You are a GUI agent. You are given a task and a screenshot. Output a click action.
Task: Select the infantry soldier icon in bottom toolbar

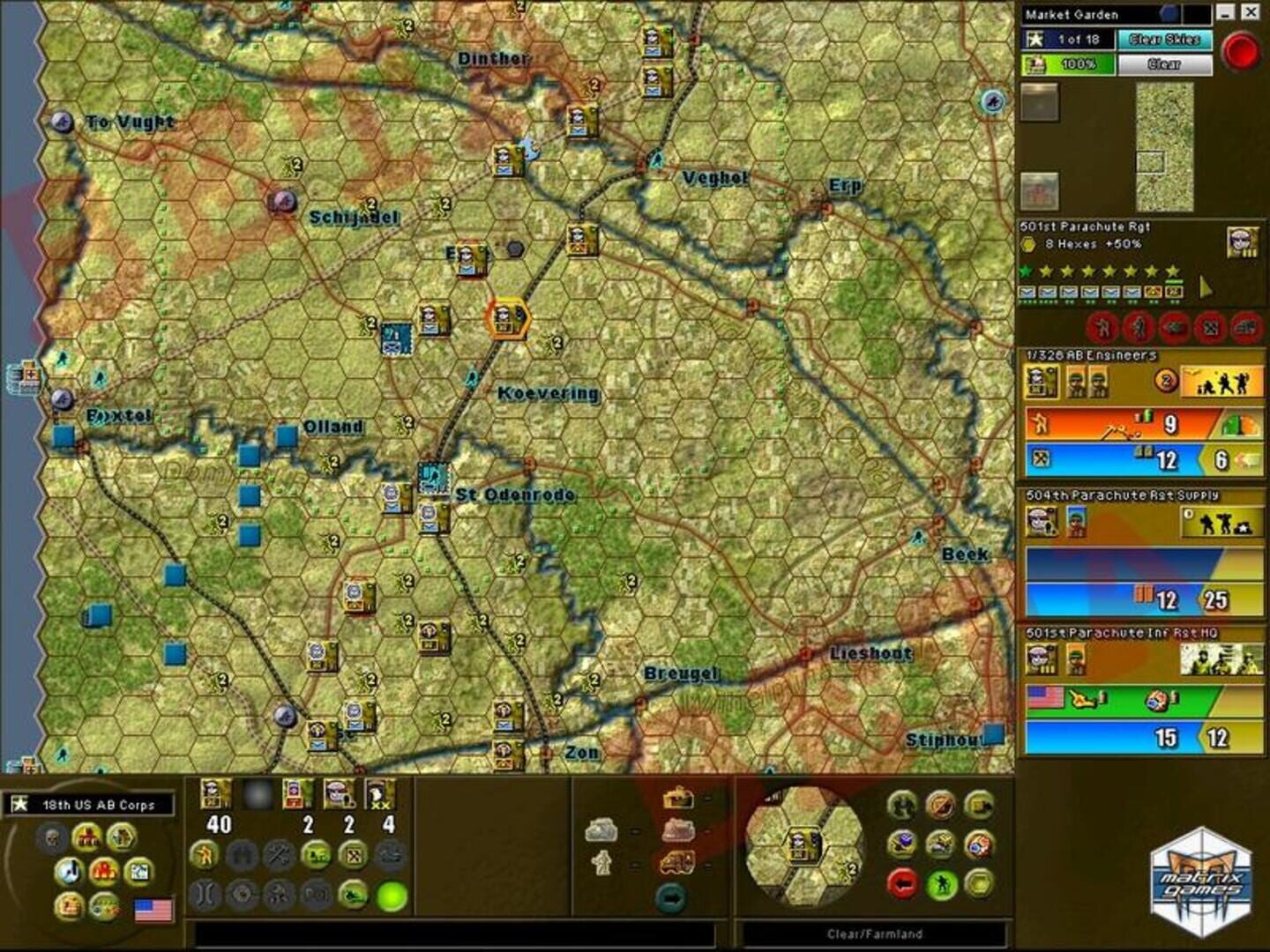[x=205, y=853]
